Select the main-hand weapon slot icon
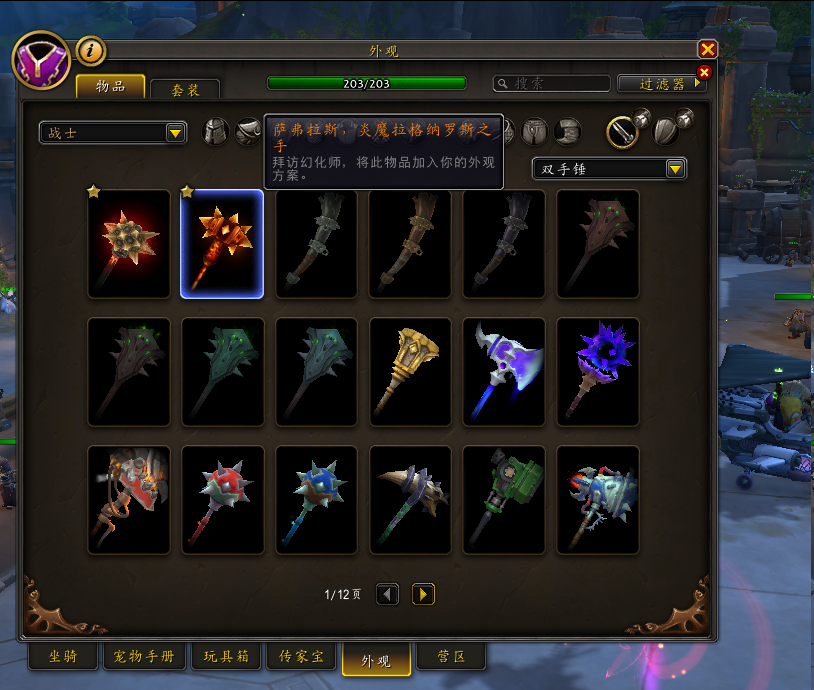The height and width of the screenshot is (690, 814). point(622,132)
